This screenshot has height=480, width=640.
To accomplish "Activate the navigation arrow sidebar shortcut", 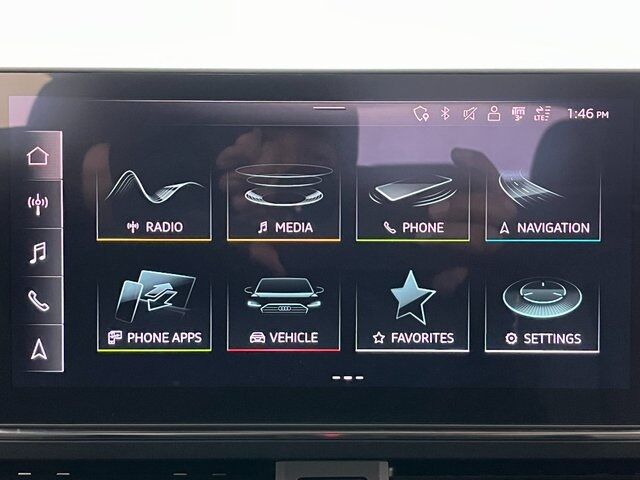I will pos(38,348).
